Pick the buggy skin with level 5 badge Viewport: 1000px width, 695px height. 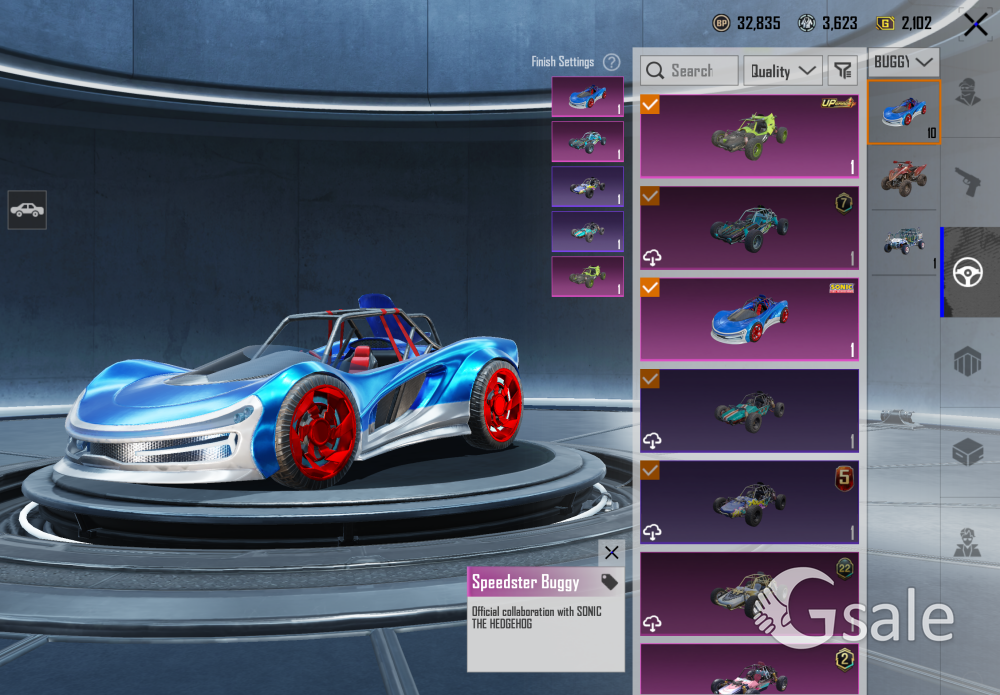coord(749,502)
